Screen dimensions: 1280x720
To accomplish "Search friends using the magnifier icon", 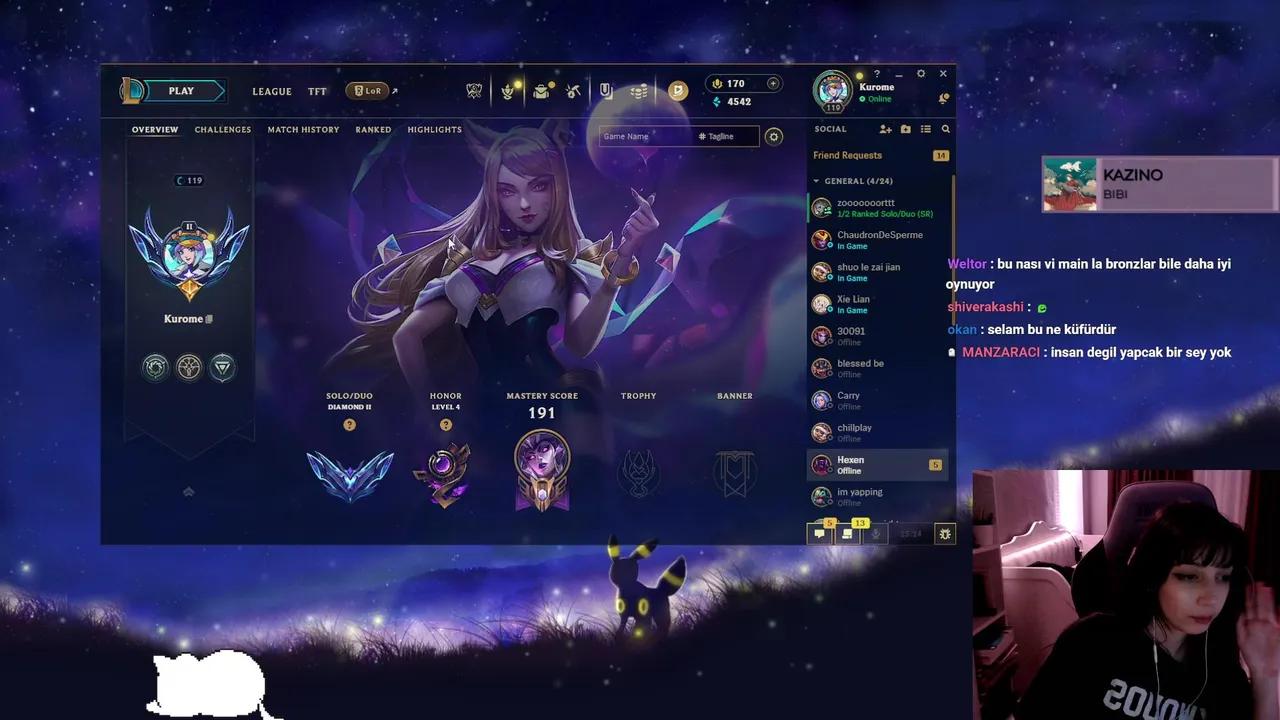I will [x=946, y=129].
